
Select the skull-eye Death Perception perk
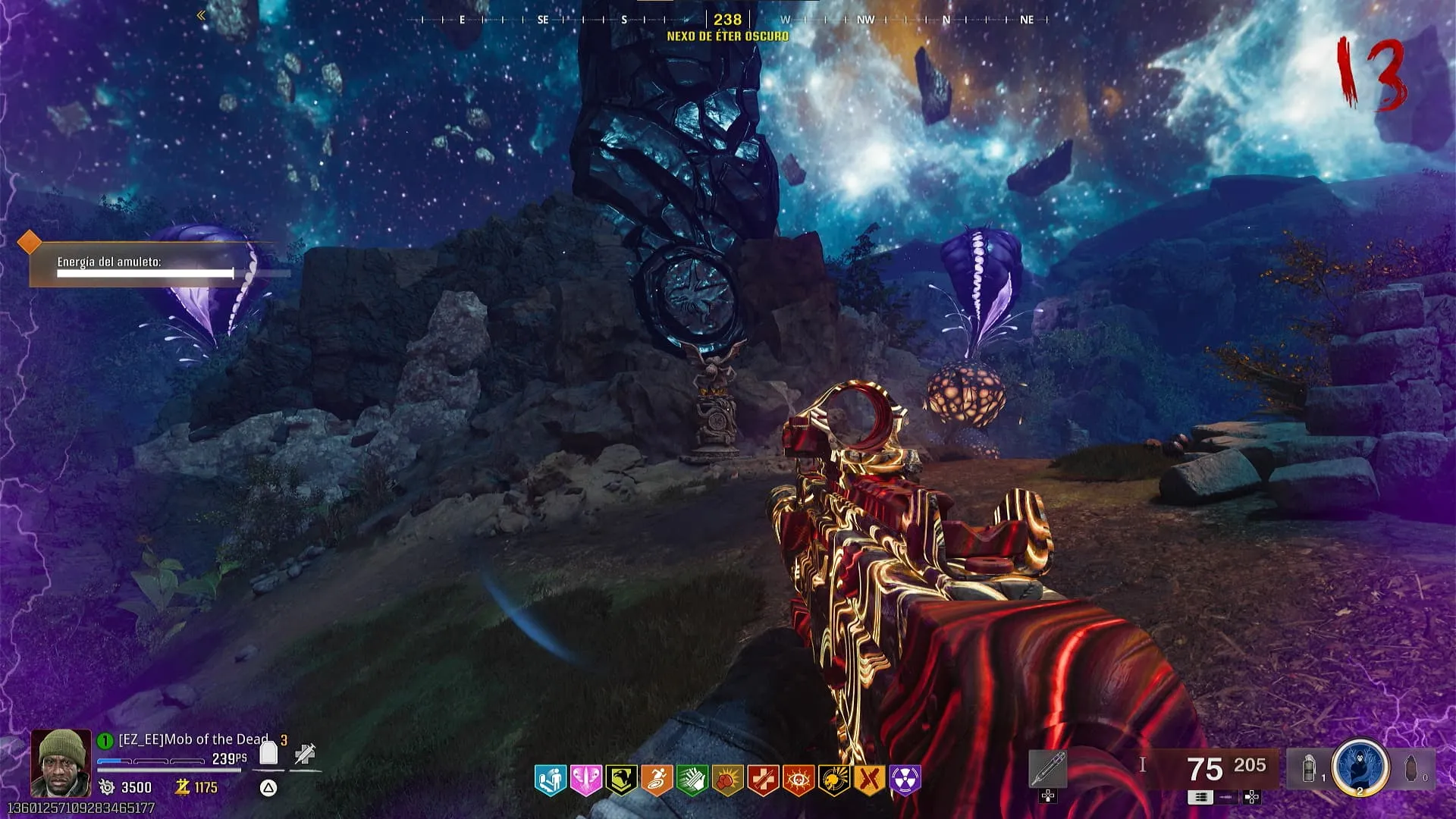[799, 780]
